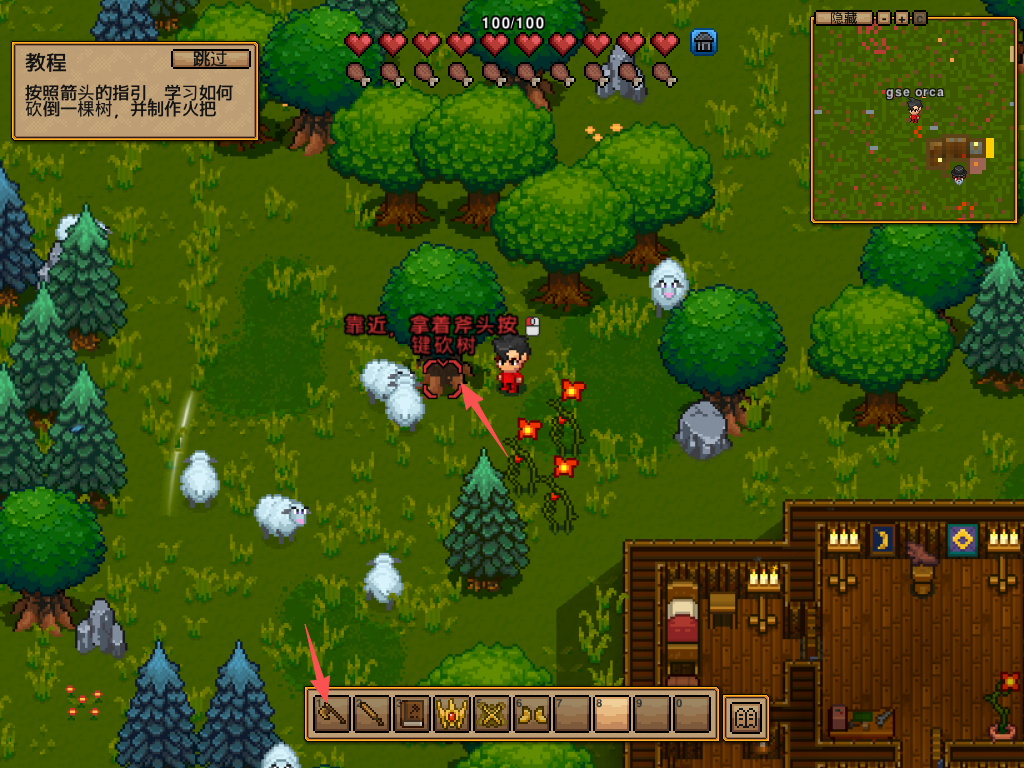Select the axe in hotbar slot 1

(331, 714)
